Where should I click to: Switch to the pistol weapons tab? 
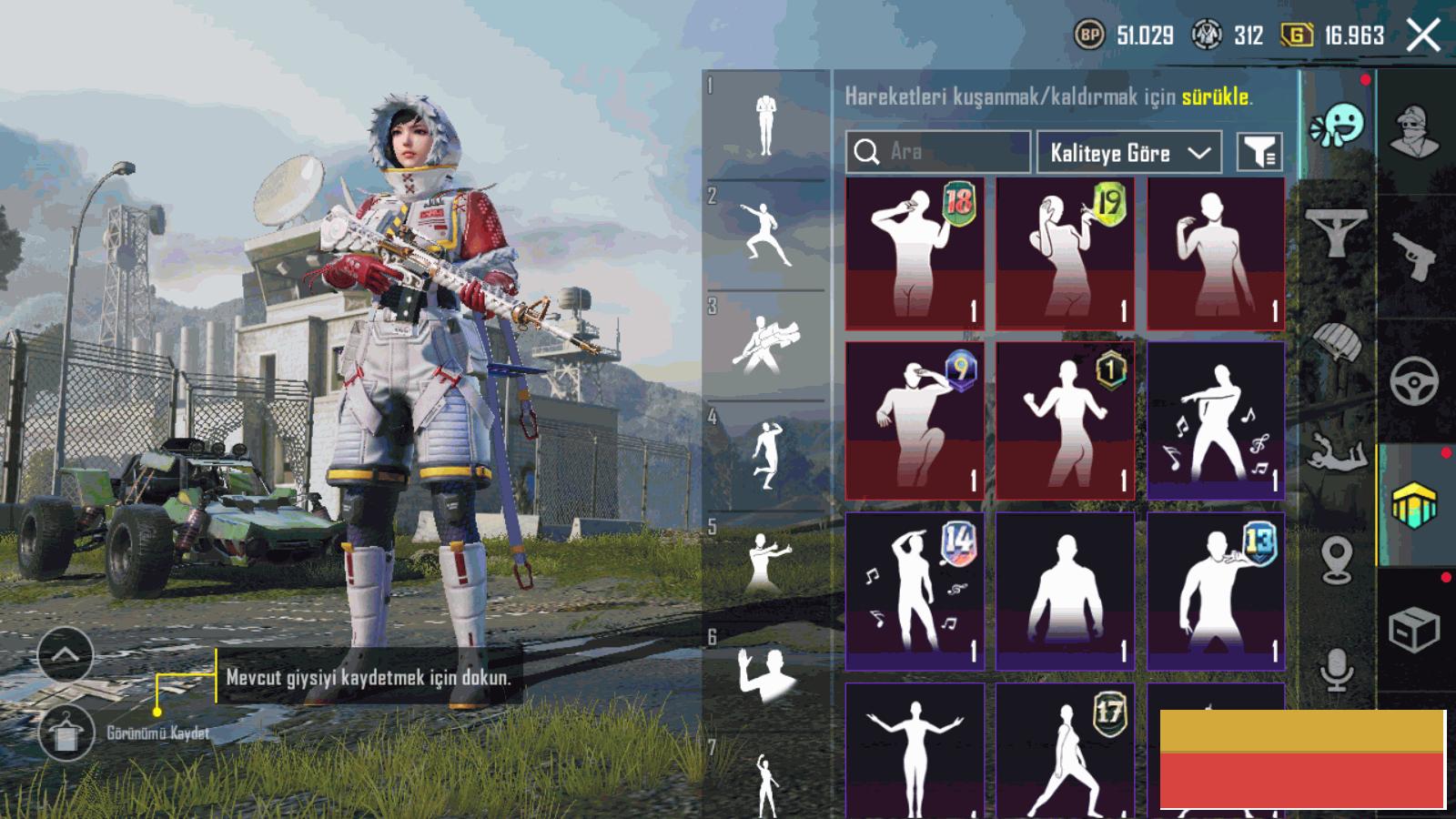pyautogui.click(x=1413, y=257)
